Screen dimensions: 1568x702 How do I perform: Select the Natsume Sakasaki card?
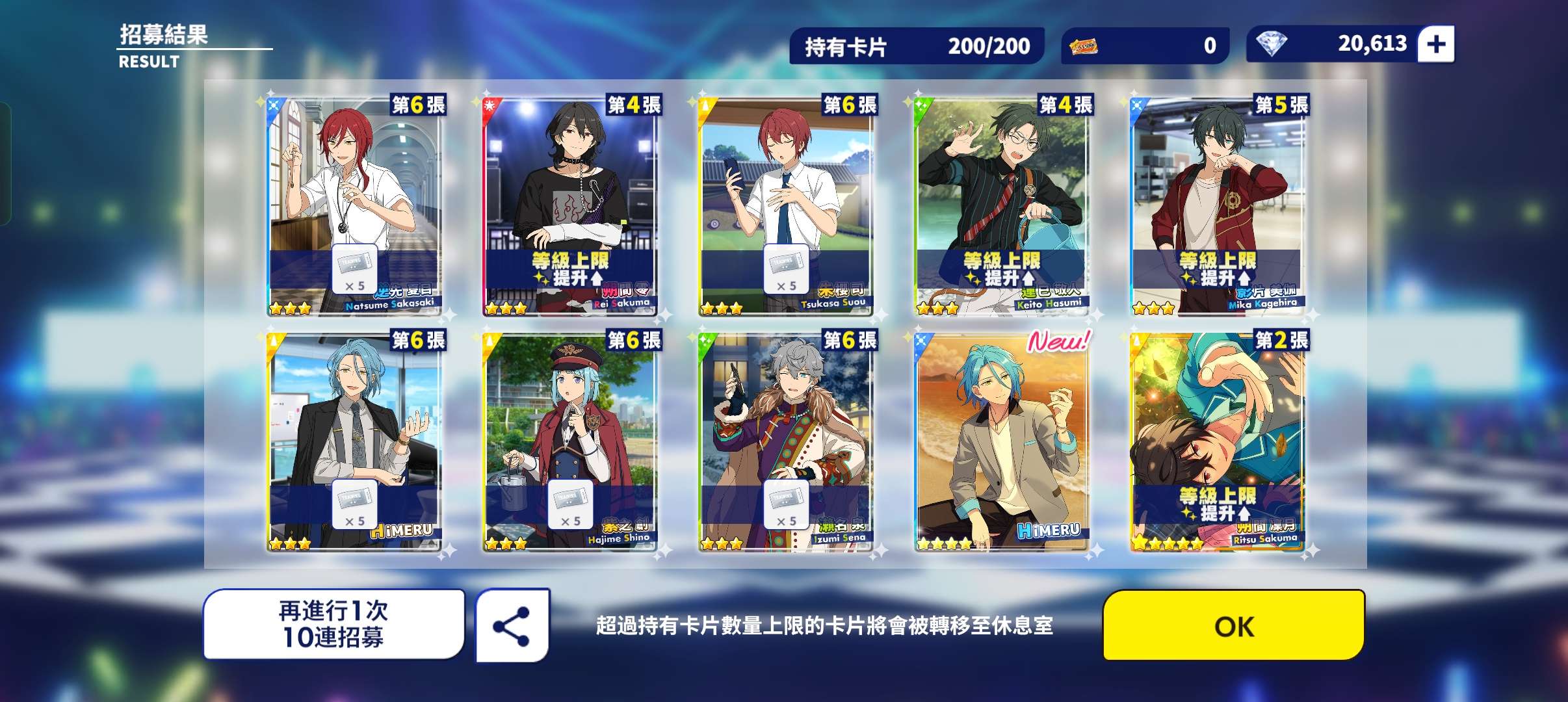click(x=354, y=207)
